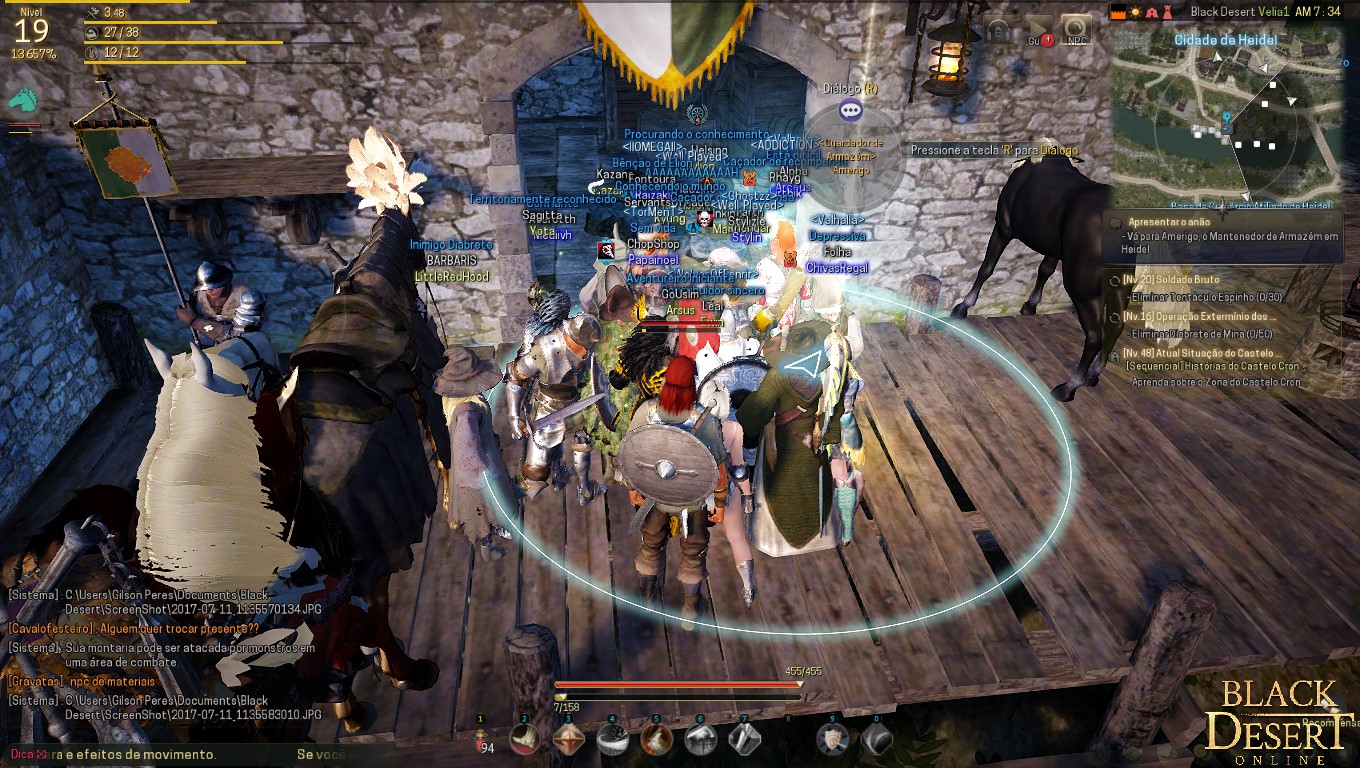
Task: Toggle the repeat icon on Operação Extermínio quest
Action: tap(1113, 318)
